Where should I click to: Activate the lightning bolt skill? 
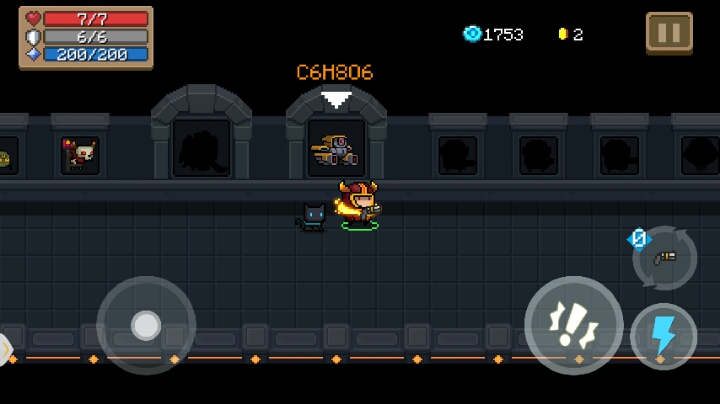[663, 336]
